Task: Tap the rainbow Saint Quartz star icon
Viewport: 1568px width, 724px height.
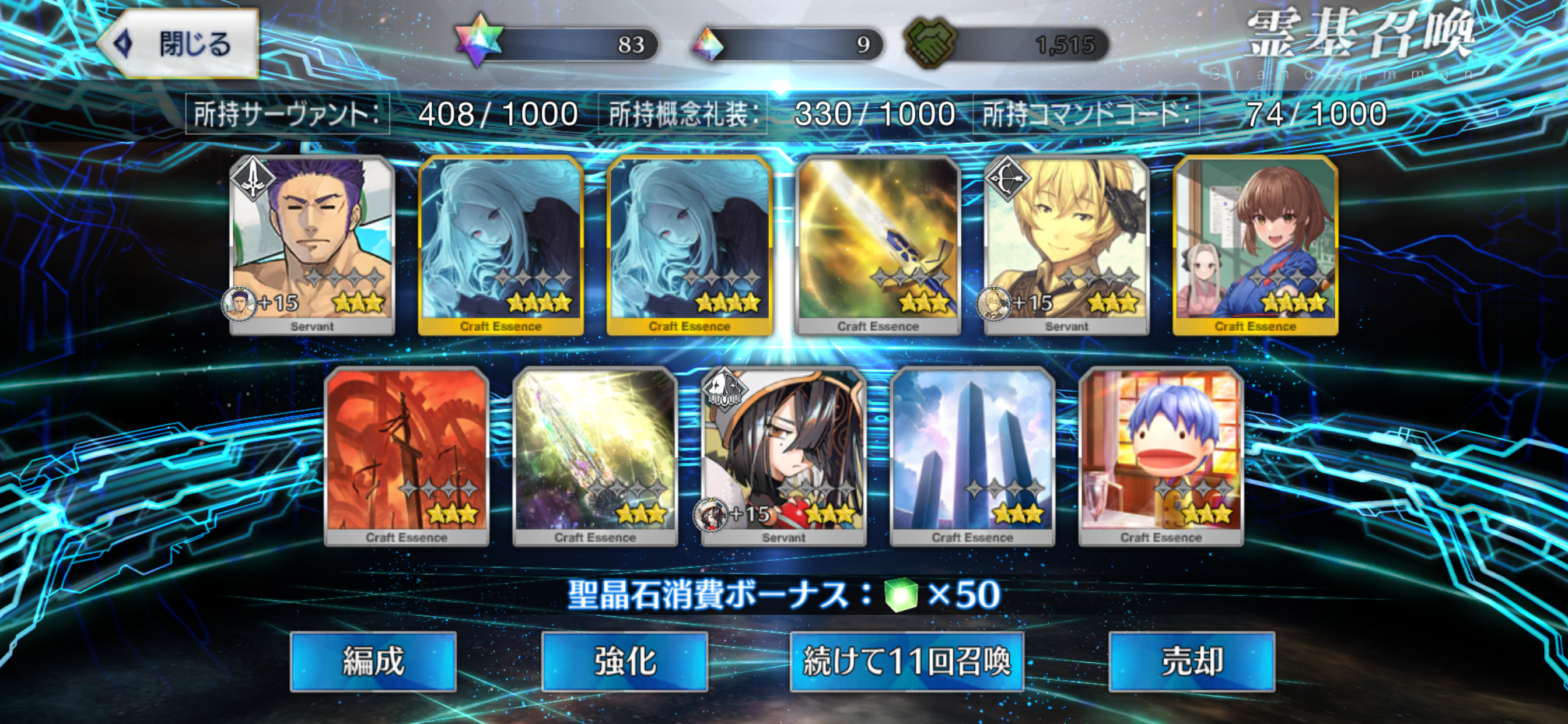Action: [x=479, y=41]
